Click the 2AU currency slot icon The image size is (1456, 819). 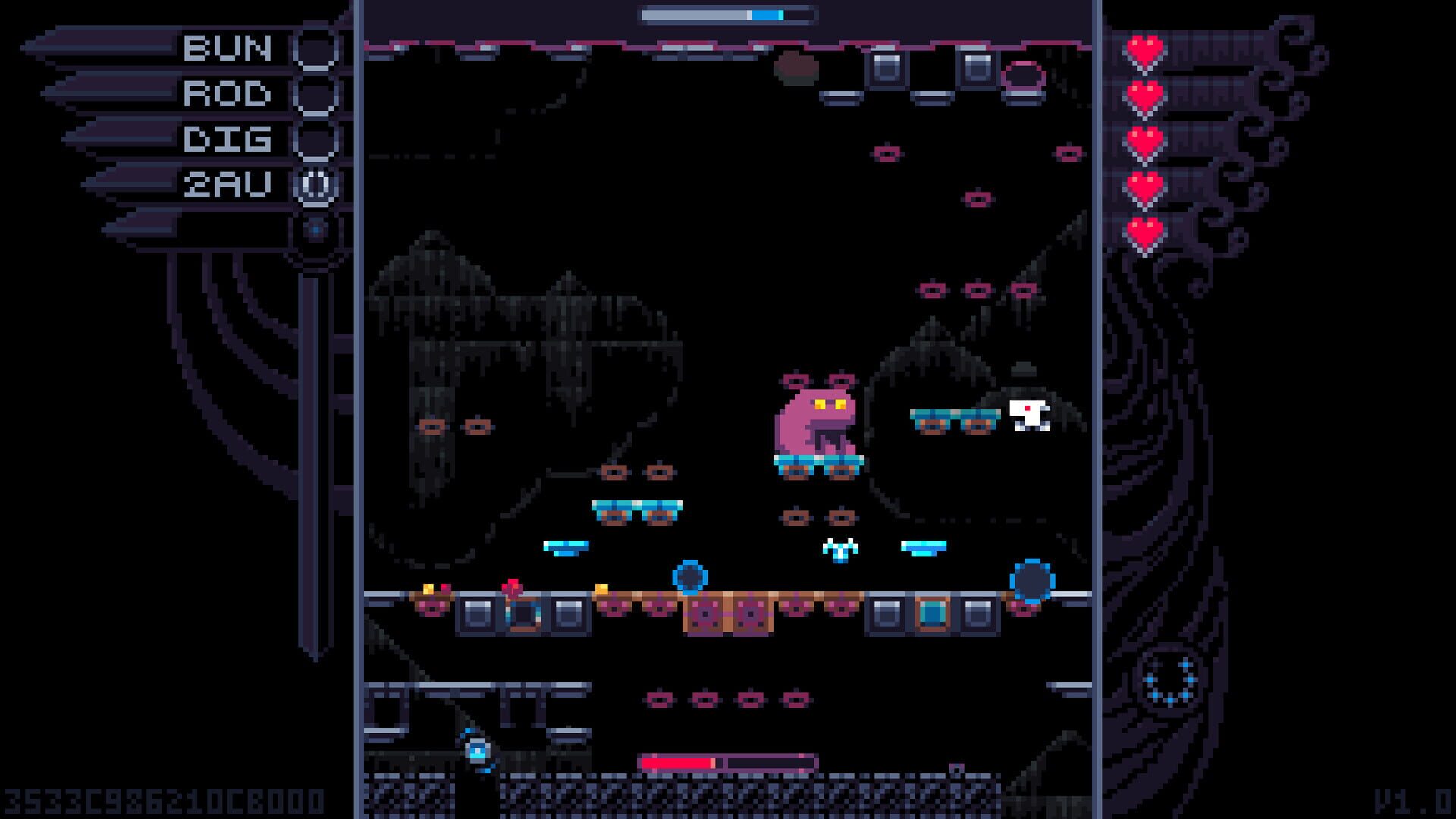[x=315, y=186]
